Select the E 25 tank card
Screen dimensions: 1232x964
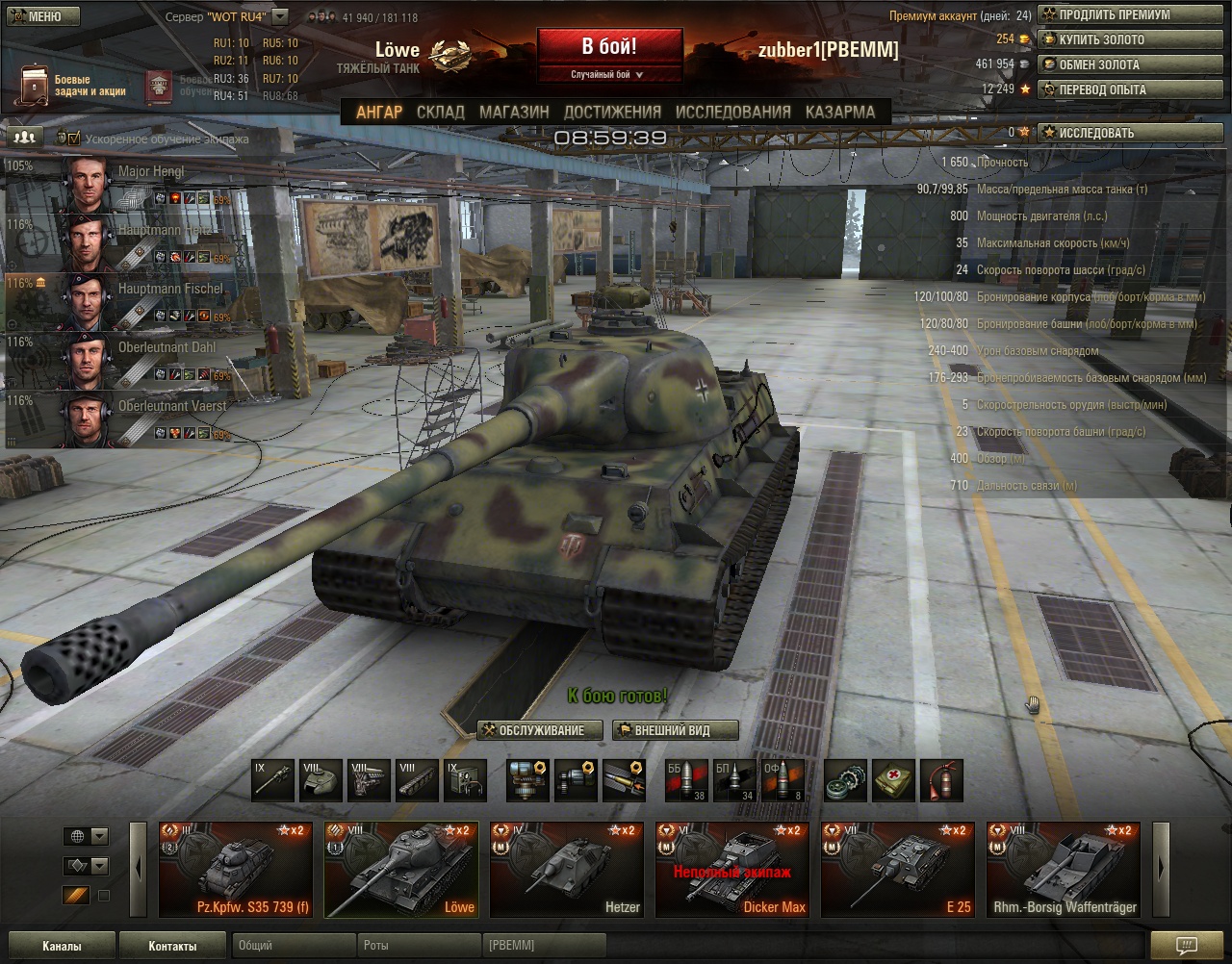pos(898,870)
